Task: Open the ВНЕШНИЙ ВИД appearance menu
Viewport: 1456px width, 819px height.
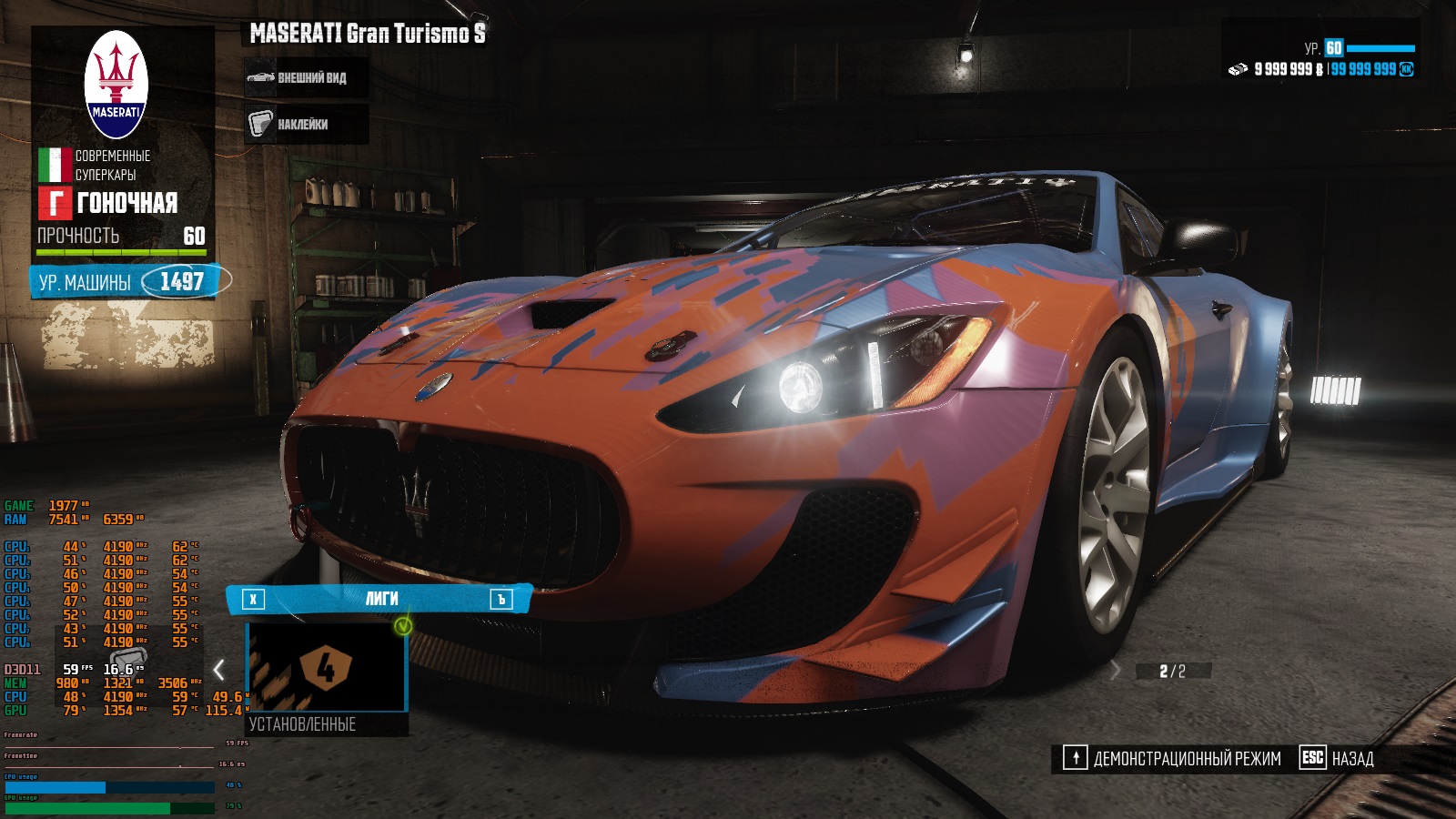Action: 306,78
